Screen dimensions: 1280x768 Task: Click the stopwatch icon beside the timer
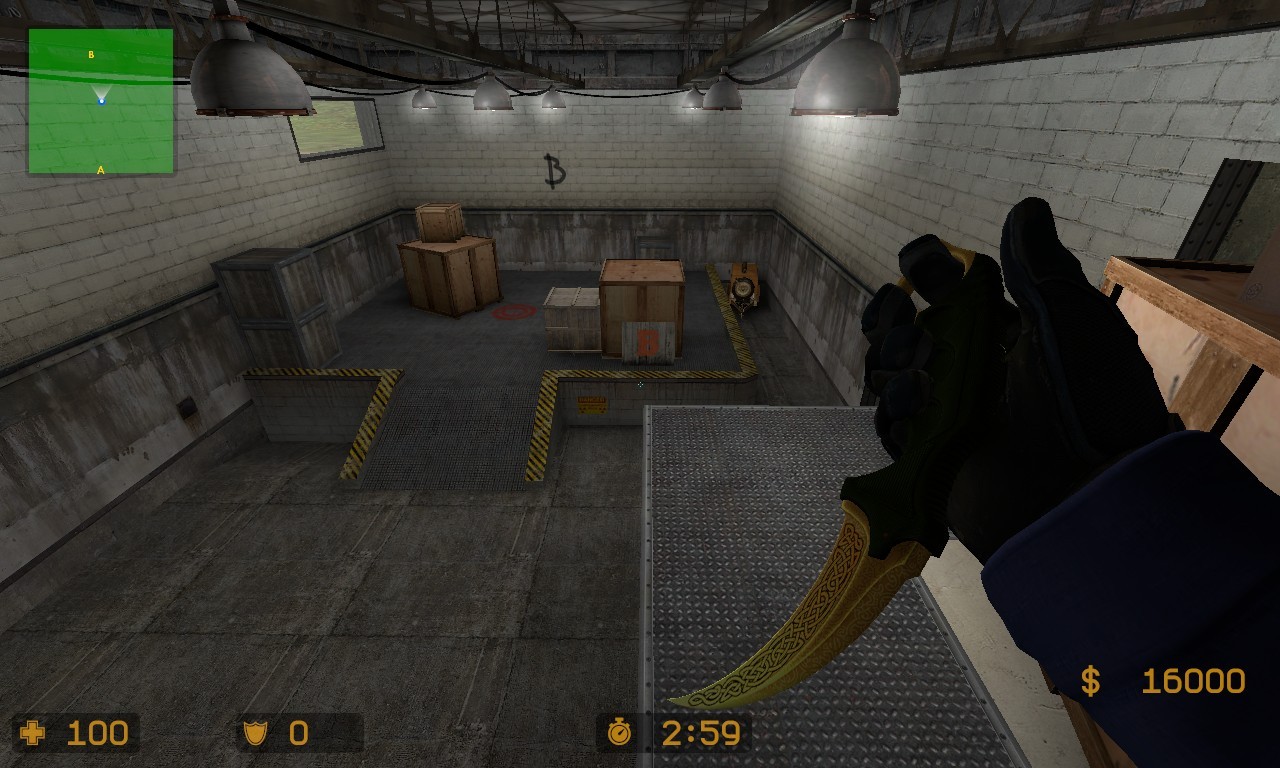pos(620,733)
